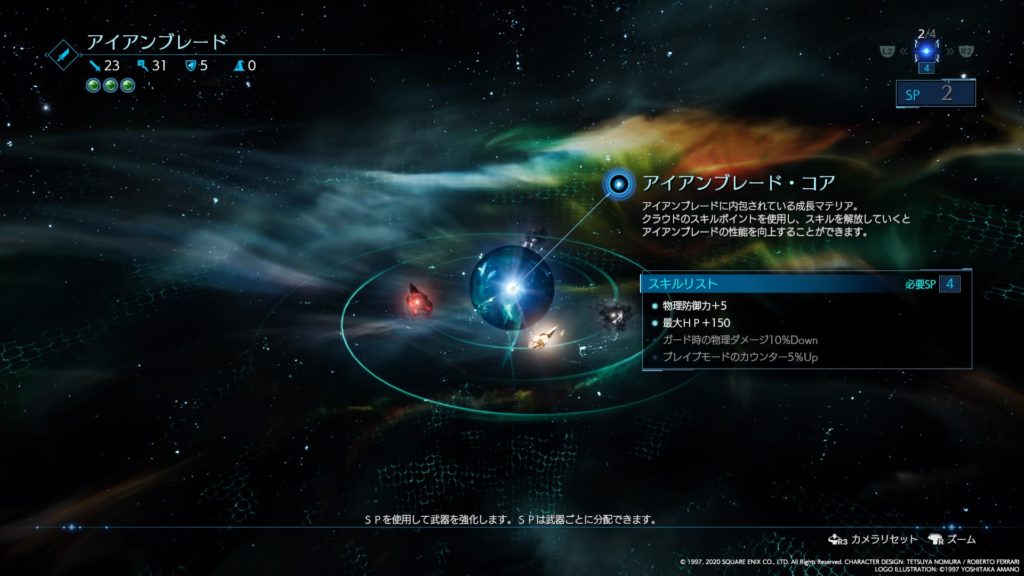
Task: Select the golden sub-core crystal
Action: click(x=545, y=339)
